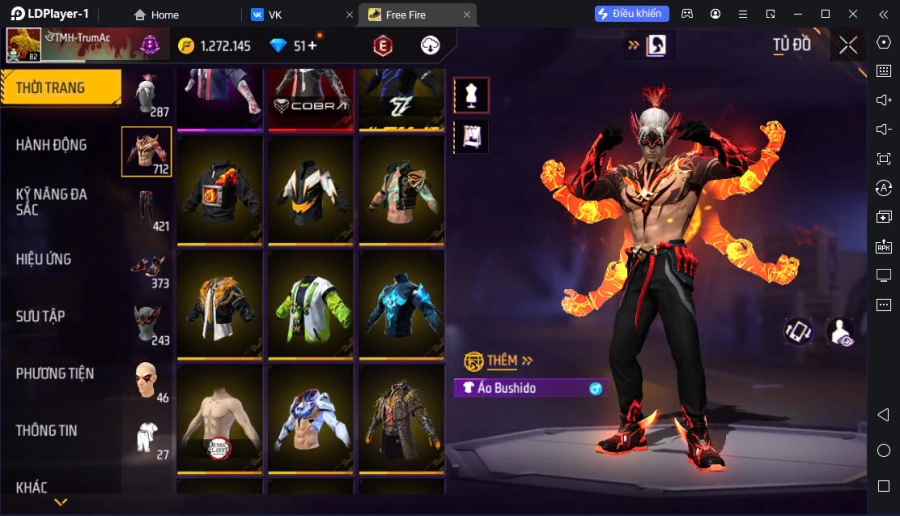
Task: Choose the green and white jacket
Action: pos(310,303)
